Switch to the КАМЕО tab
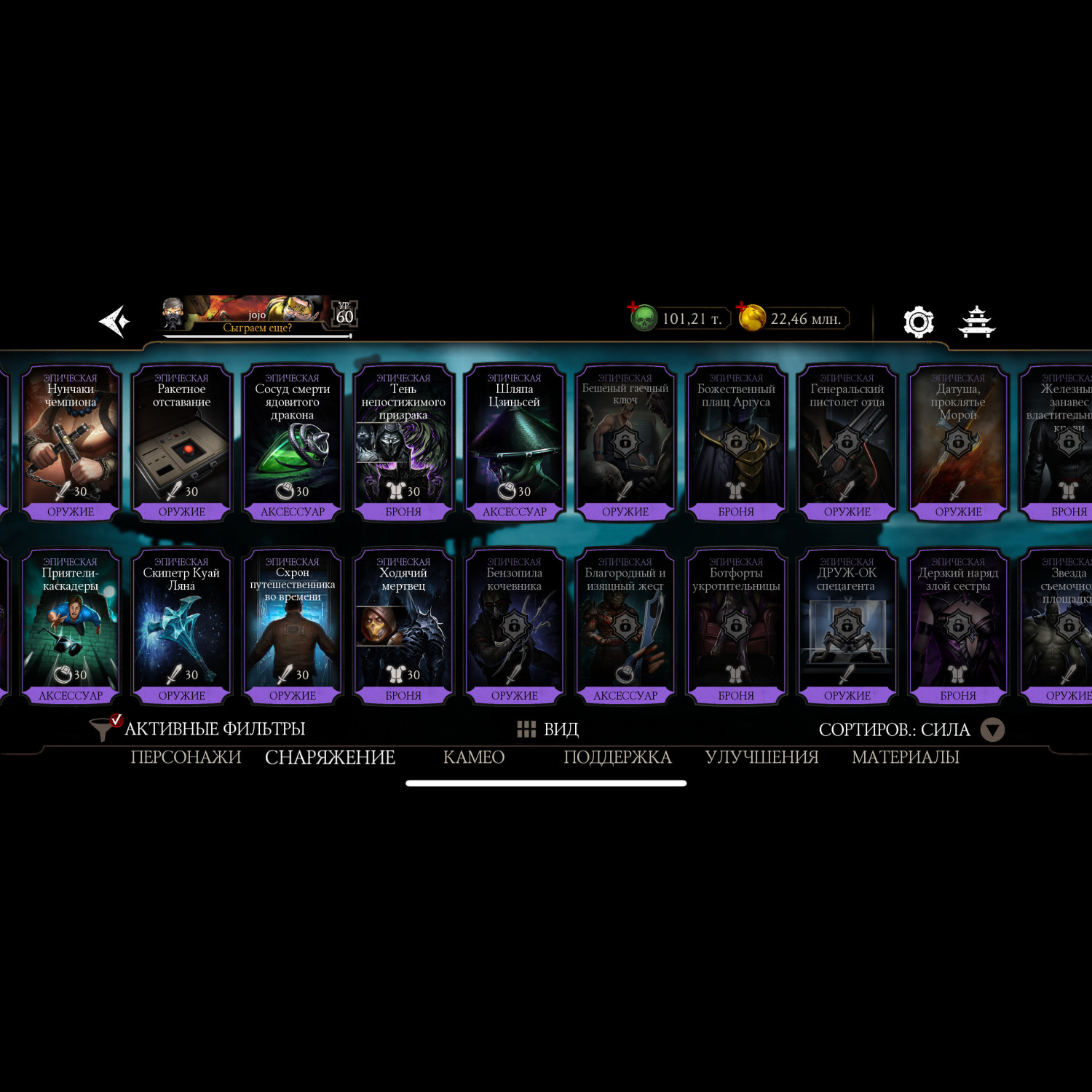Image resolution: width=1092 pixels, height=1092 pixels. click(x=474, y=757)
